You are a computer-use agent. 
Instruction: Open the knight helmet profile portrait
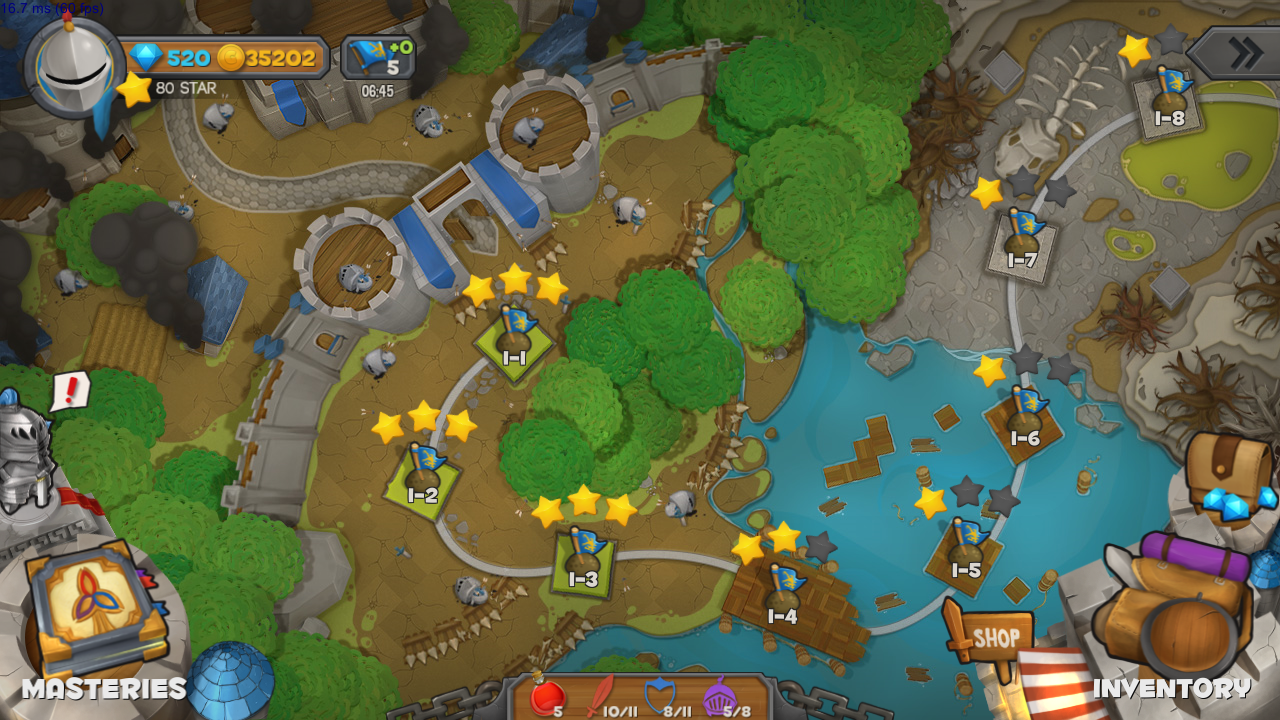[x=74, y=64]
